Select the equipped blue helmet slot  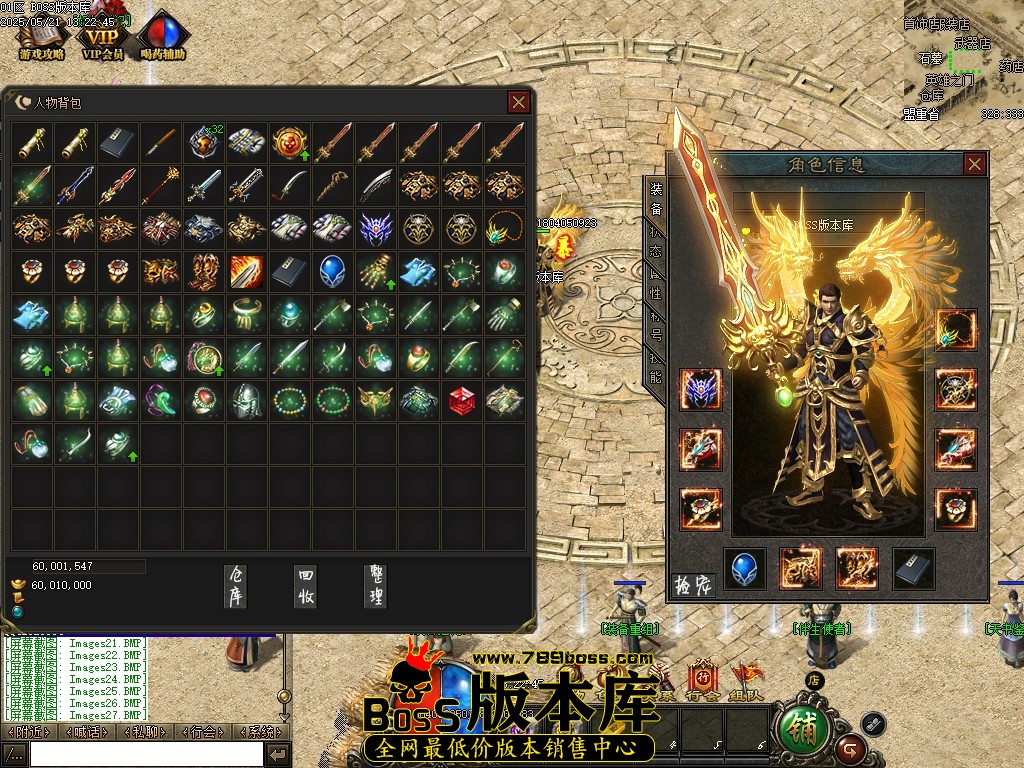700,389
